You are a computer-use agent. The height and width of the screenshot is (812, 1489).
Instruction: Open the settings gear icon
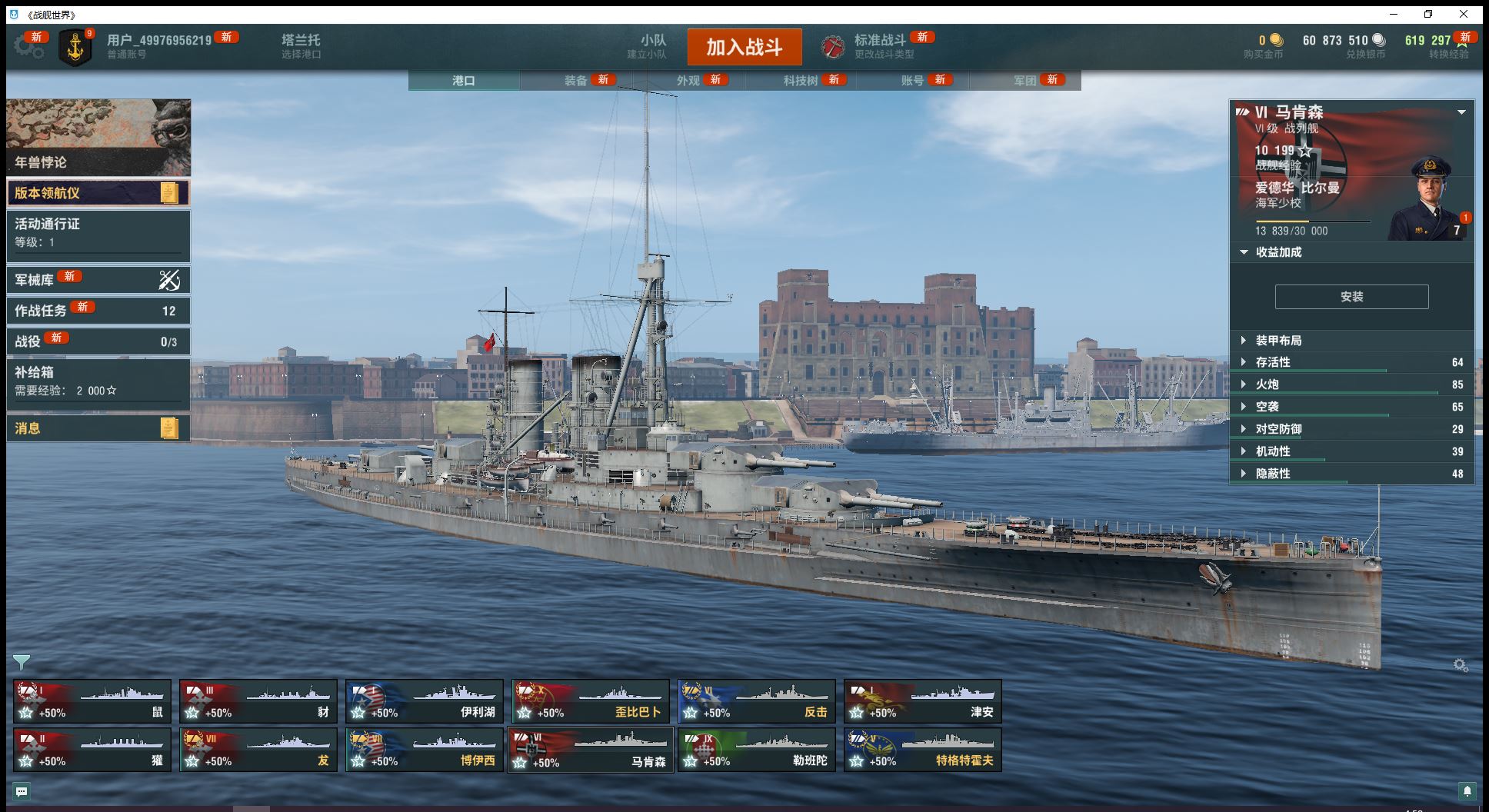coord(28,46)
